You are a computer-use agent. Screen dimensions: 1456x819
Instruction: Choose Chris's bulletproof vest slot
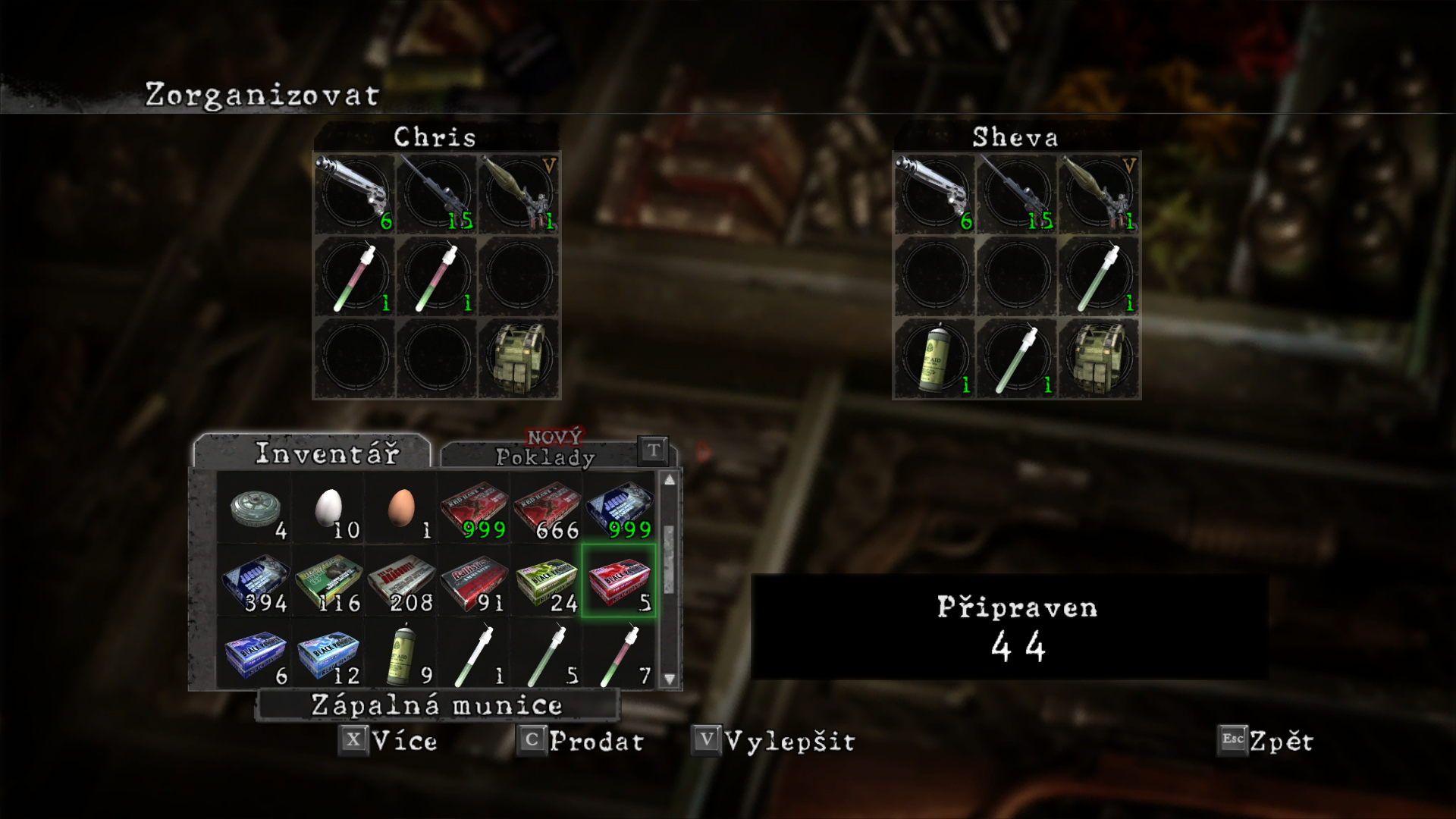click(x=519, y=358)
